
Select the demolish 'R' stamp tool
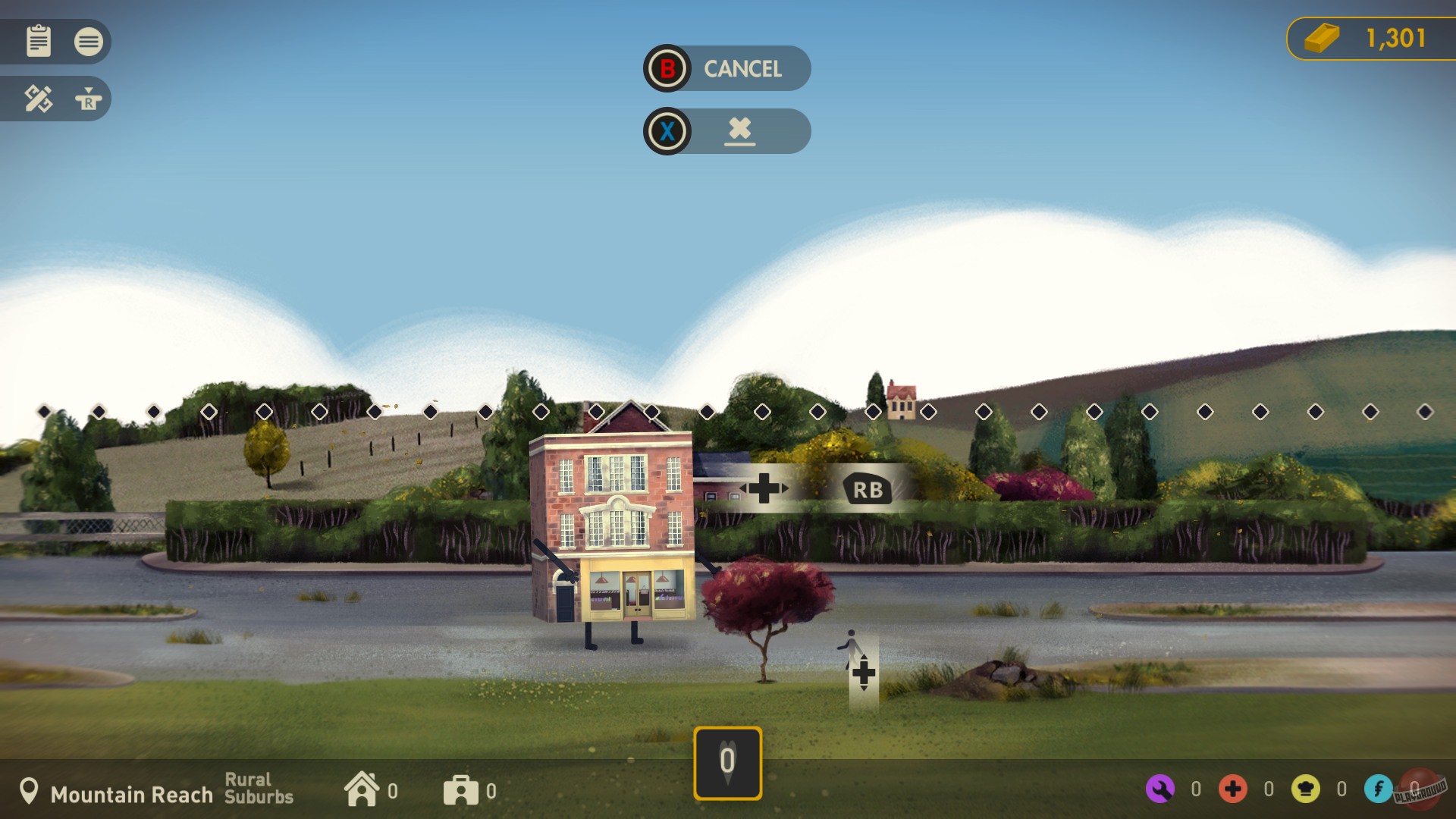(89, 99)
